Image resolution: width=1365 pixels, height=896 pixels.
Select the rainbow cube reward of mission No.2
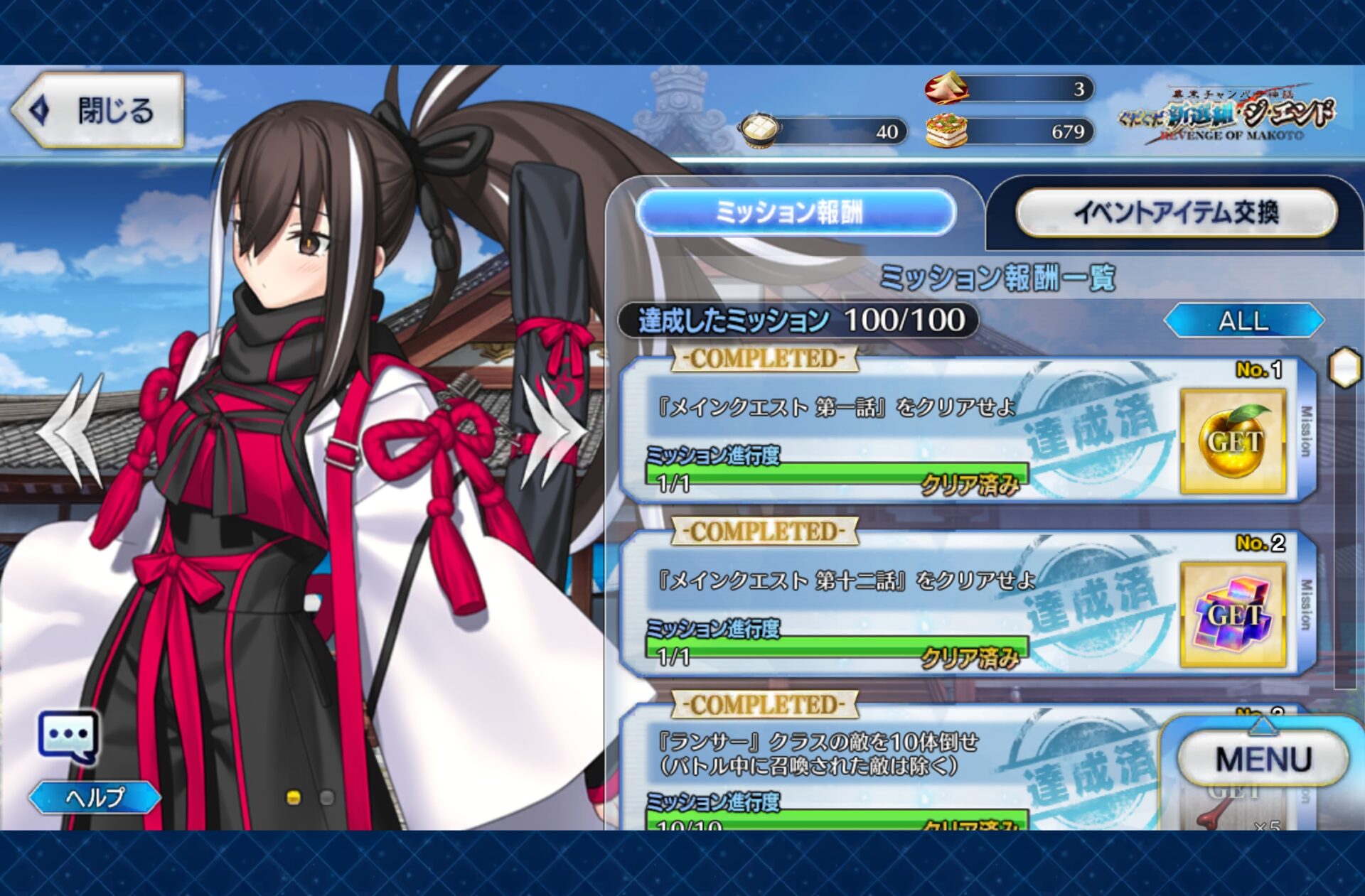1233,615
